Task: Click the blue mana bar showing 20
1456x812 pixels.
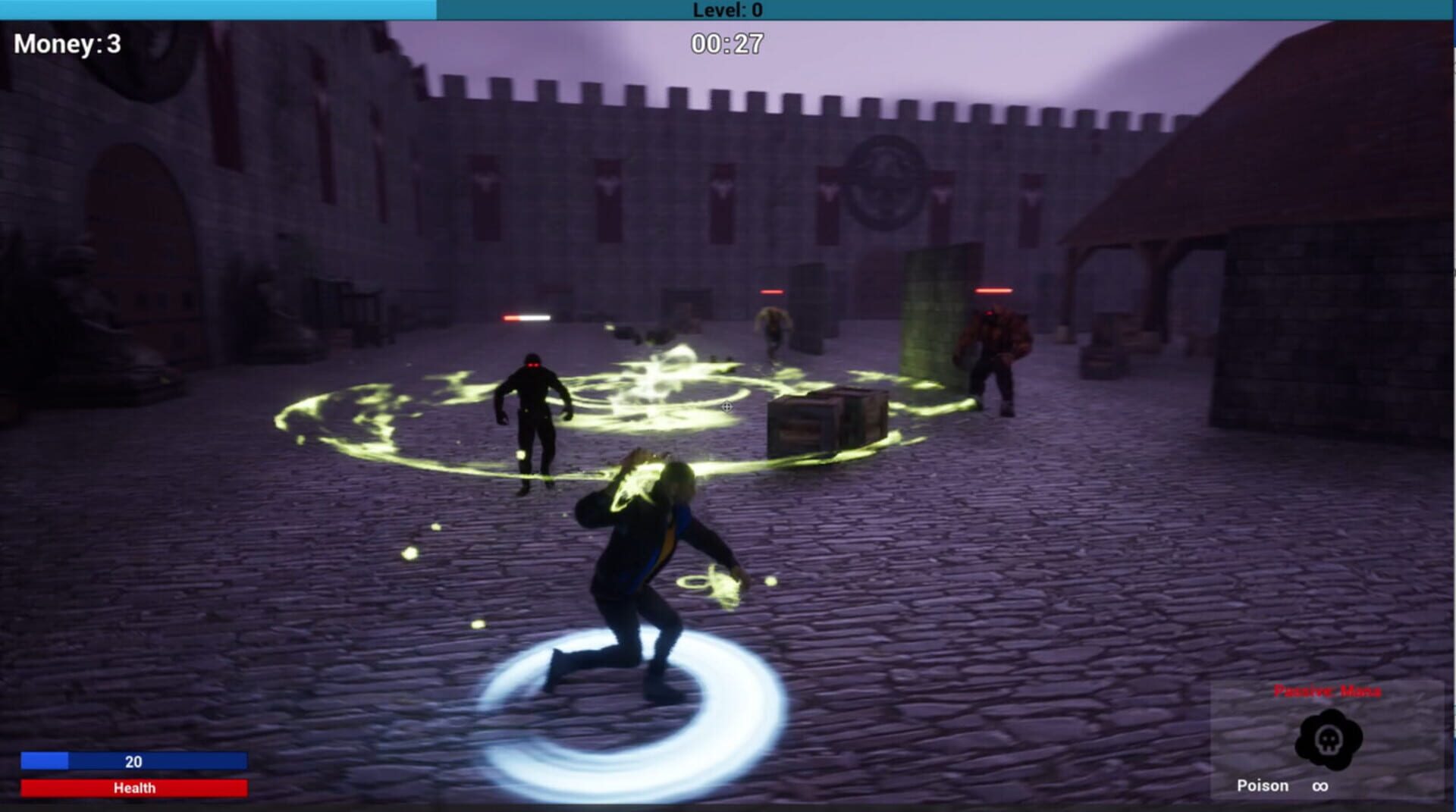Action: [134, 761]
